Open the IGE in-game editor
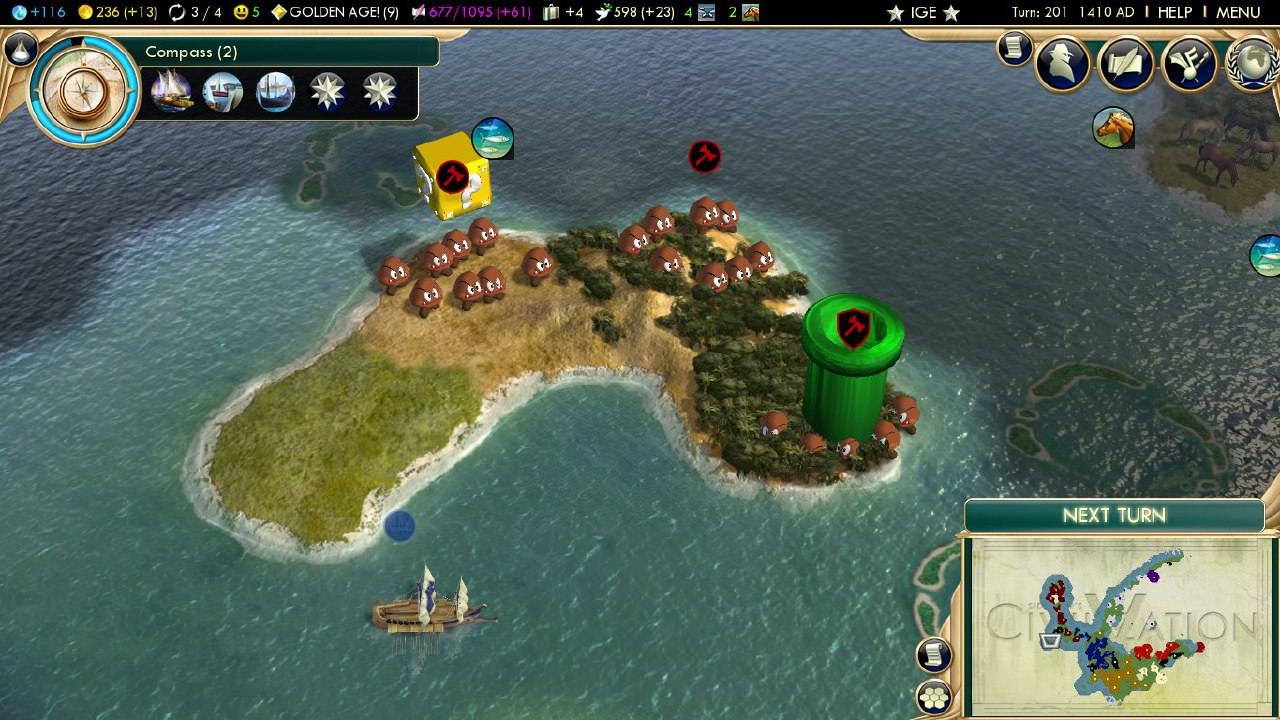This screenshot has width=1280, height=720. click(923, 13)
